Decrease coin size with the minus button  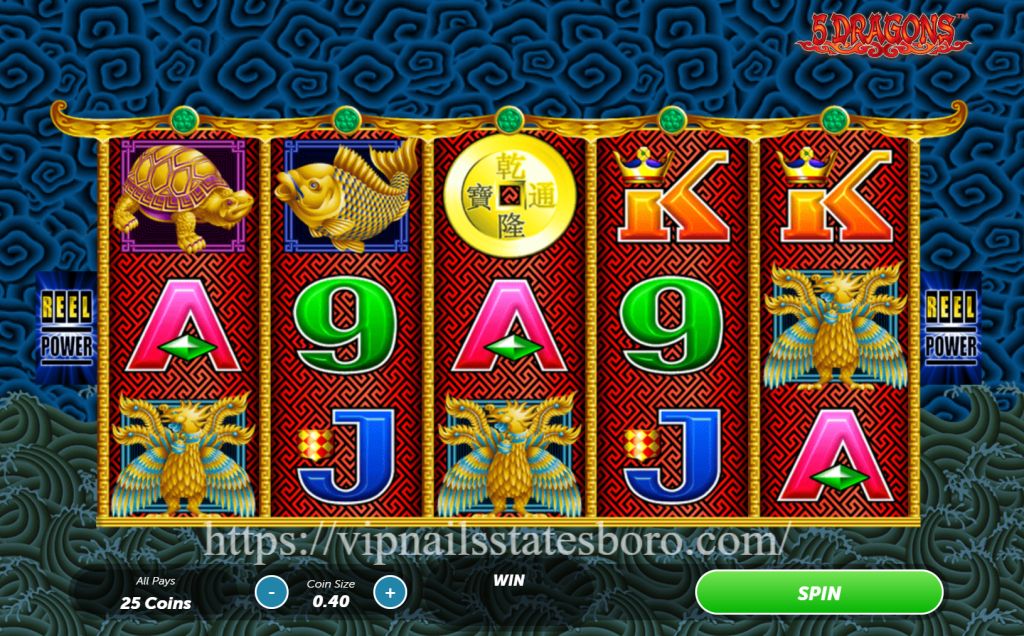(x=271, y=592)
